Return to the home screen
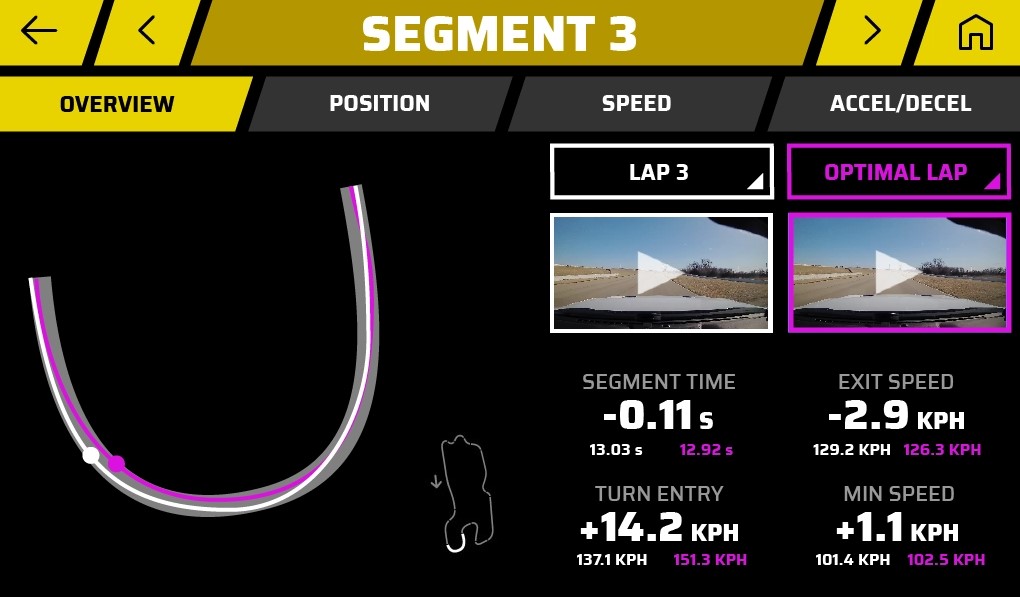Image resolution: width=1020 pixels, height=597 pixels. [x=975, y=32]
